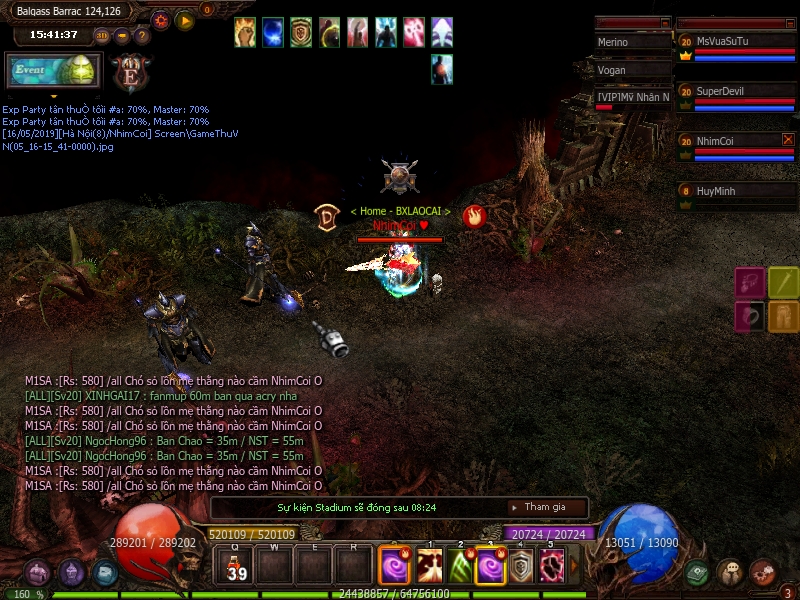800x600 pixels.
Task: Activate the shield skill in slot 4
Action: [521, 567]
